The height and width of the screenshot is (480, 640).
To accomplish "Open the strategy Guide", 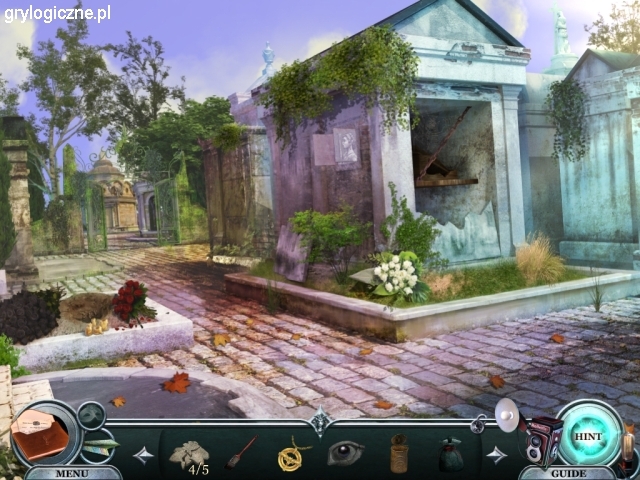I will (568, 472).
